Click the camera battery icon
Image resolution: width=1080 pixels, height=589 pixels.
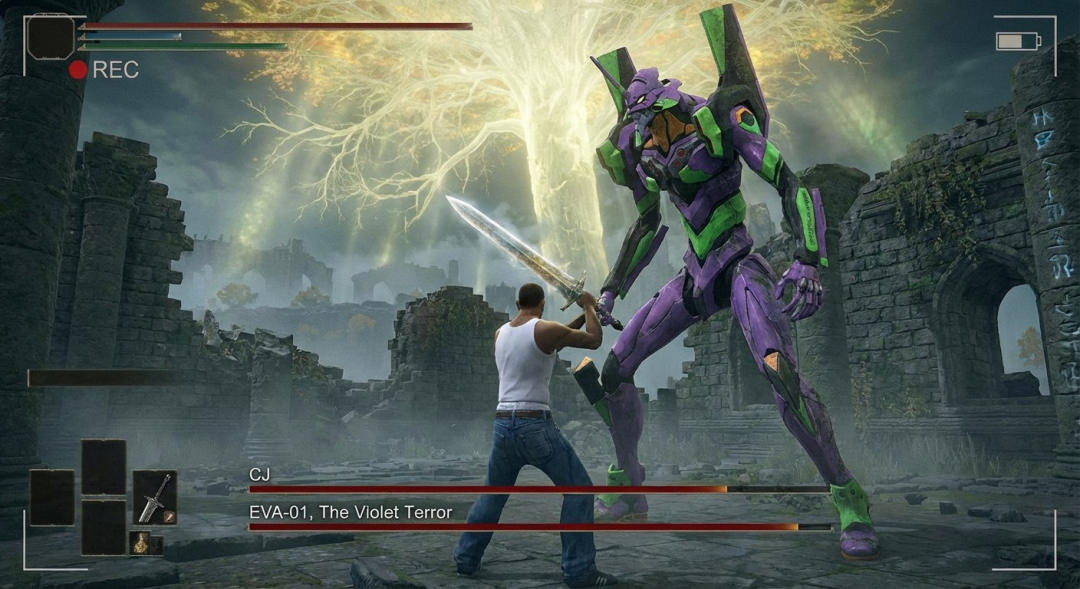(x=1017, y=41)
